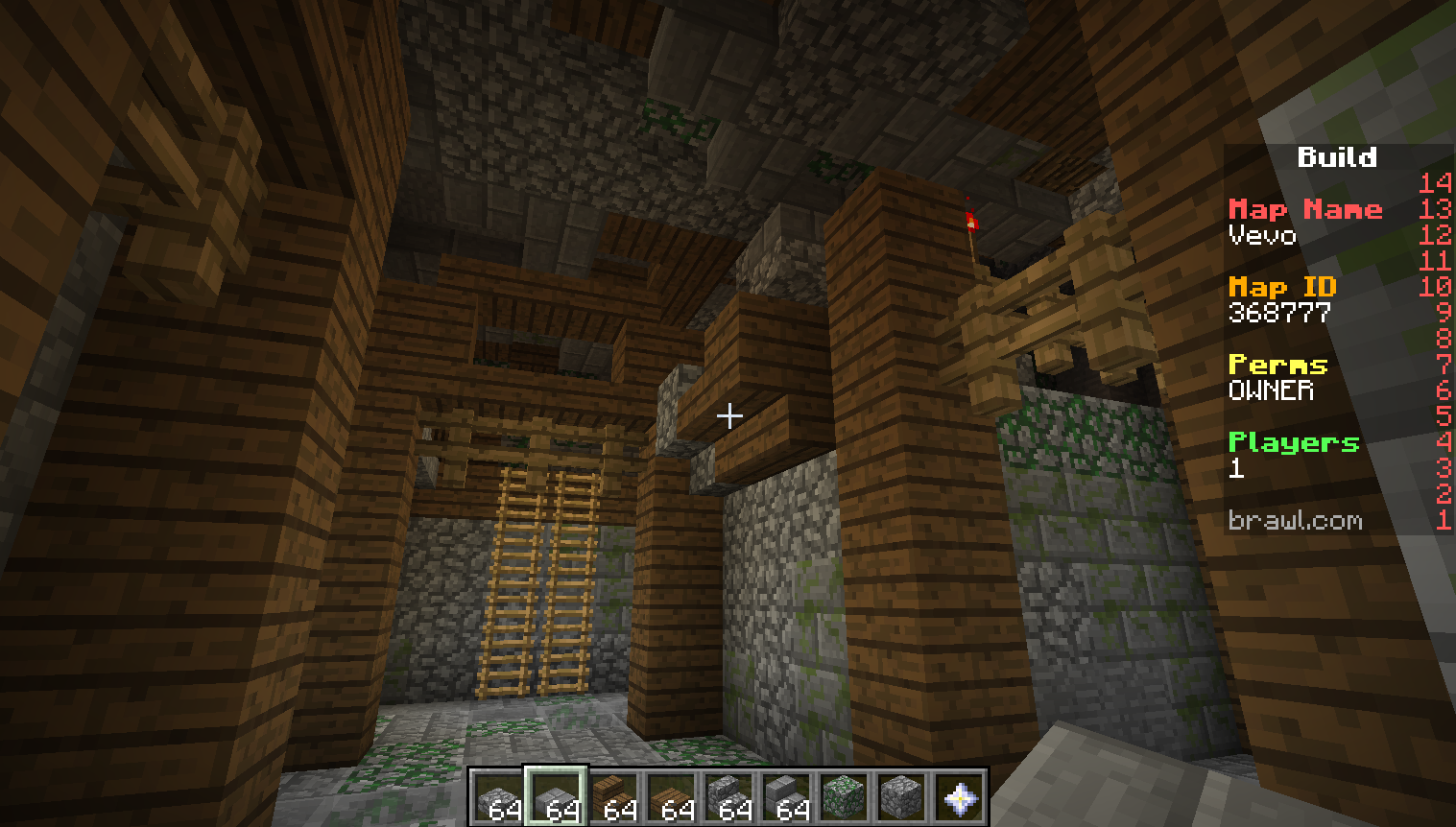Image resolution: width=1456 pixels, height=827 pixels.
Task: Select the cobblestone stairs hotbar slot
Action: coord(728,798)
